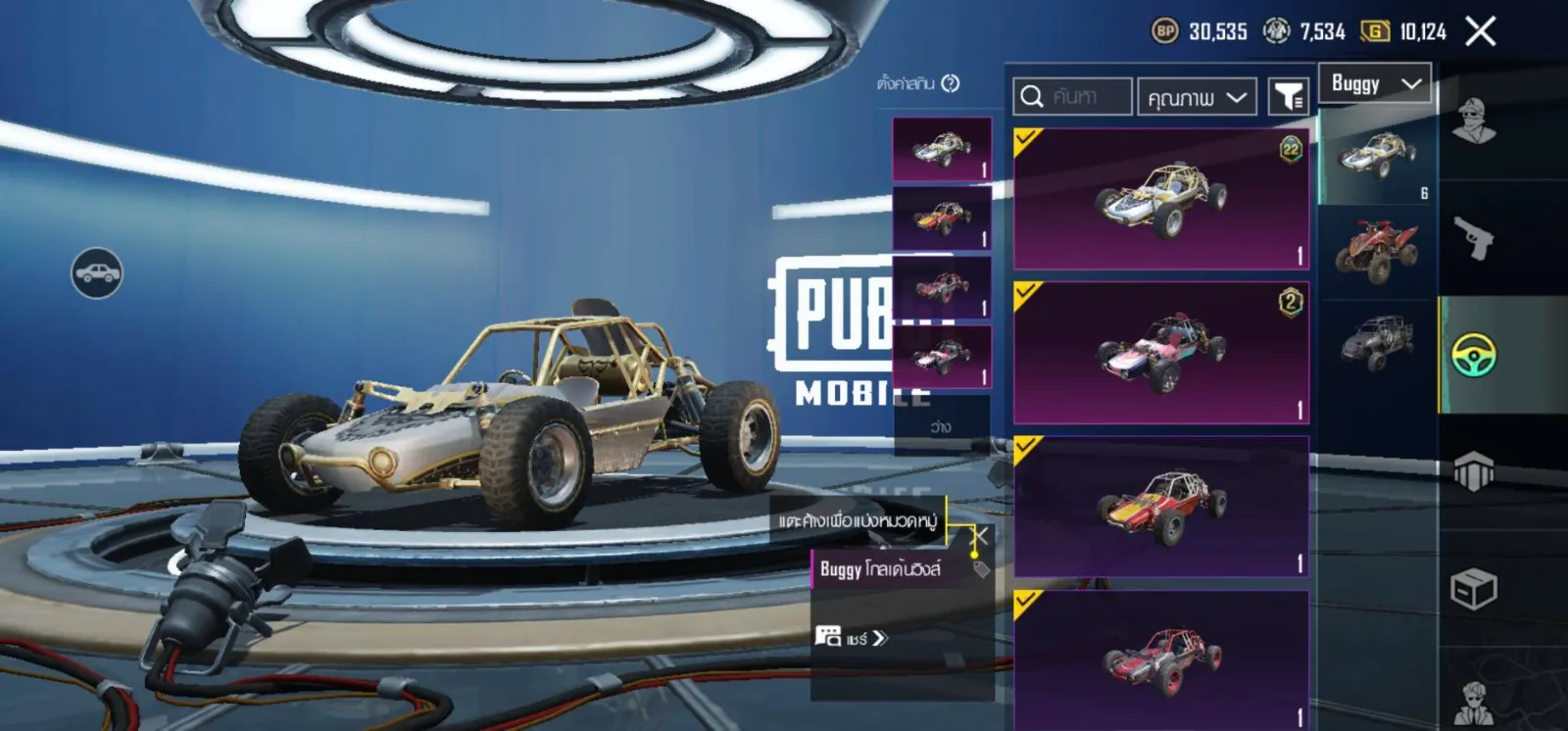Select the gold and white buggy skin card

pos(1161,199)
